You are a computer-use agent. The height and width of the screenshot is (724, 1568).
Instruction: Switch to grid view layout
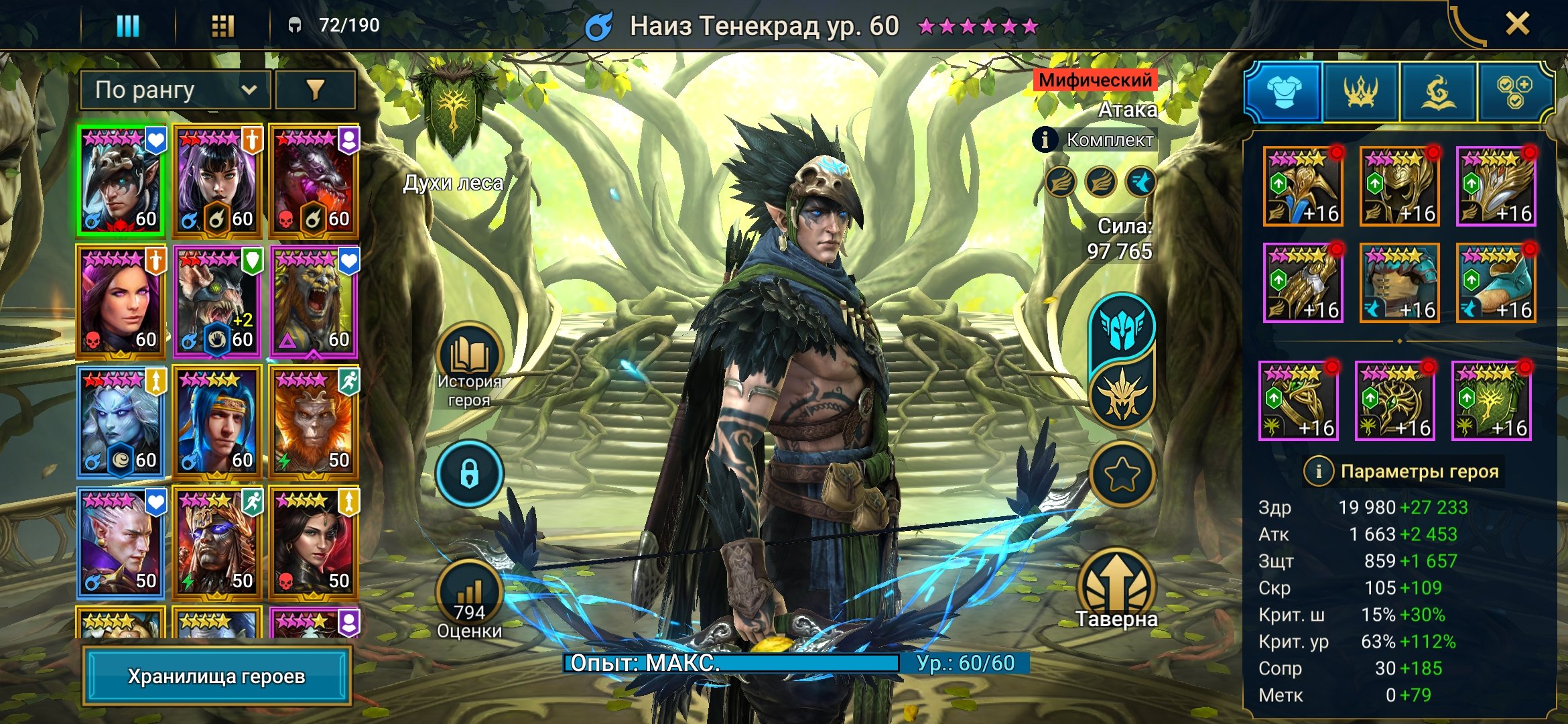[x=222, y=25]
